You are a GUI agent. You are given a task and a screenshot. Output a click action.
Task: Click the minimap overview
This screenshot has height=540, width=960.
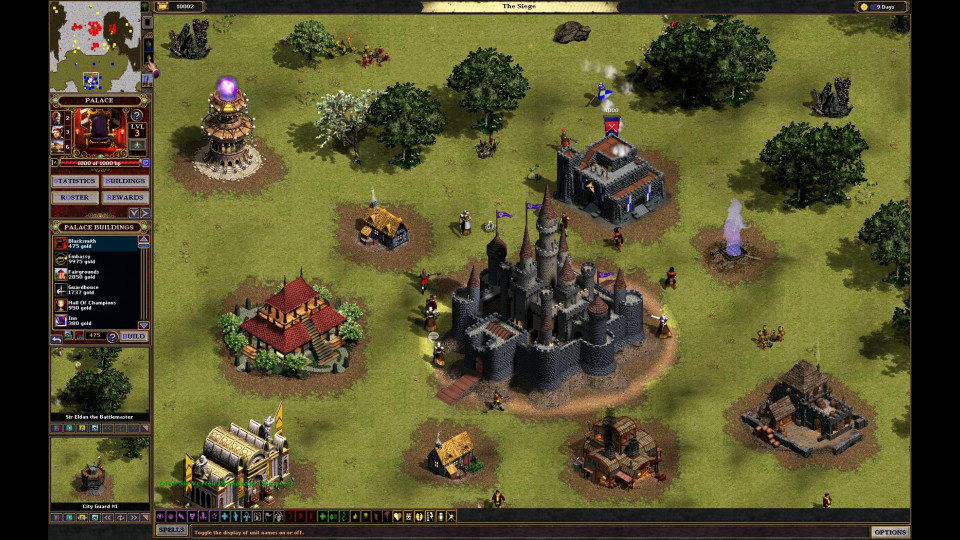tap(98, 46)
